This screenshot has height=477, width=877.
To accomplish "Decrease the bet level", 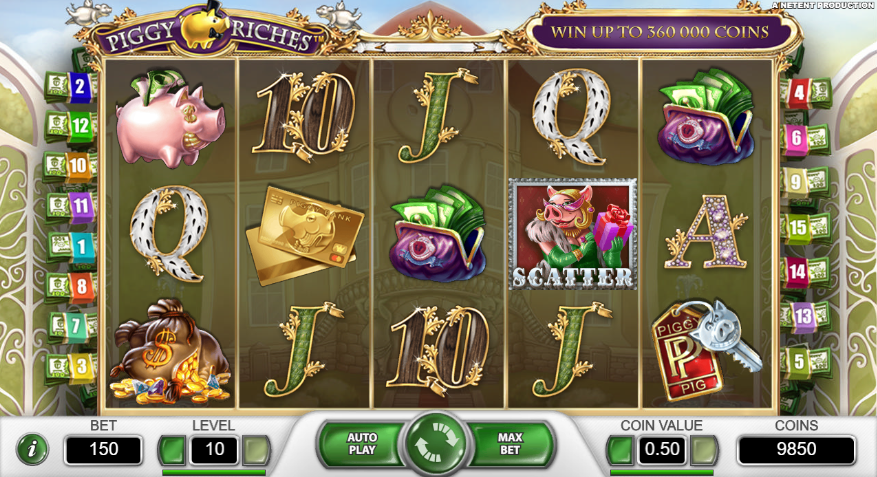I will tap(173, 450).
